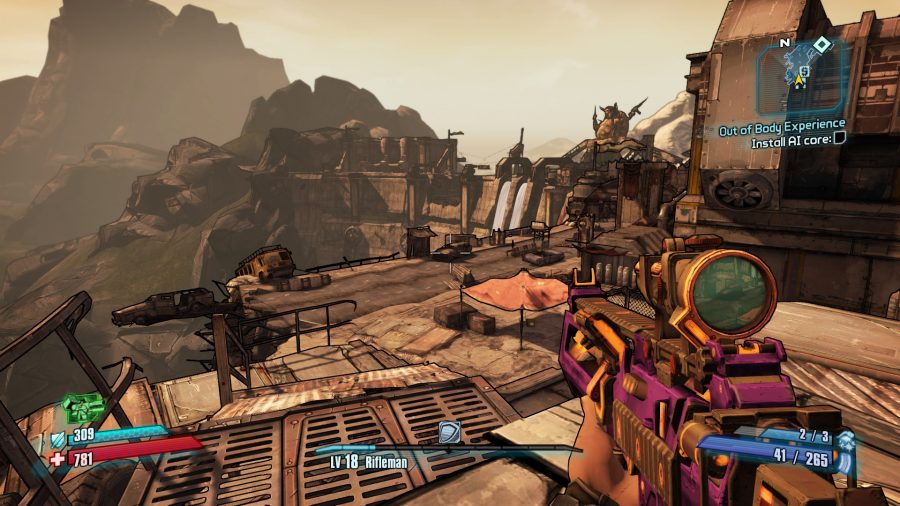This screenshot has height=506, width=900.
Task: Click the red cross health icon
Action: 55,459
